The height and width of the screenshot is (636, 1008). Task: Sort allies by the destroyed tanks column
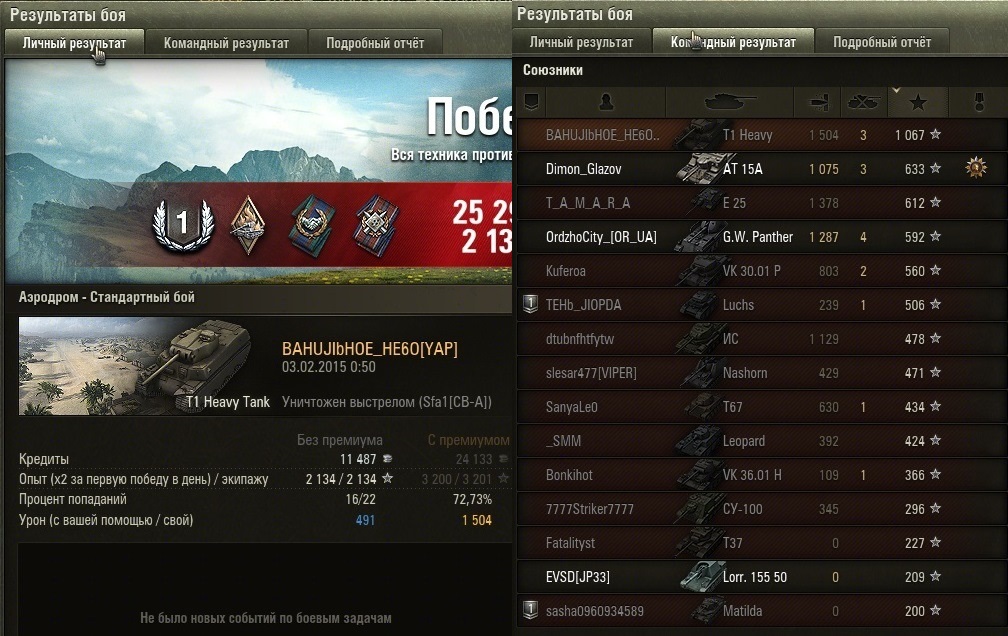pos(863,102)
